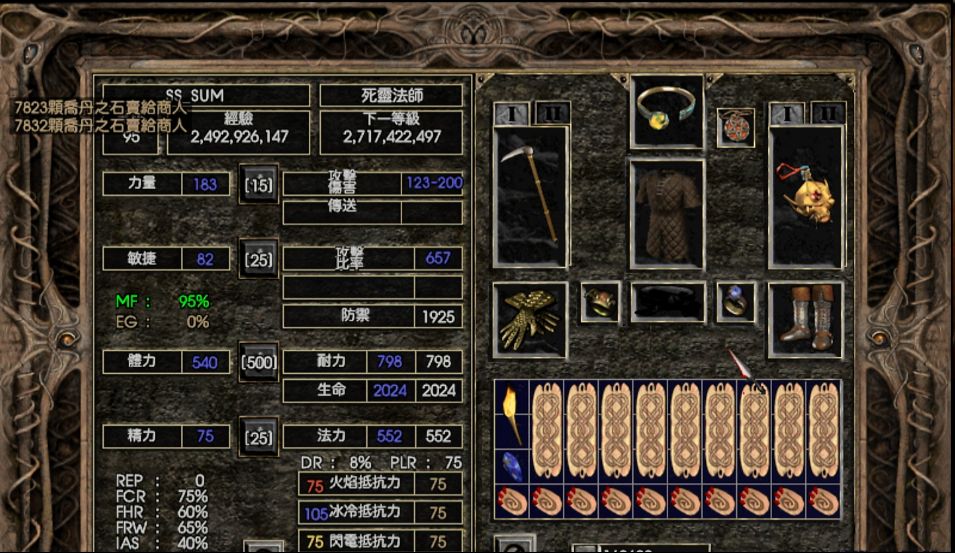Screen dimensions: 955x553
Task: Select the scythe in the weapon slot
Action: (531, 197)
